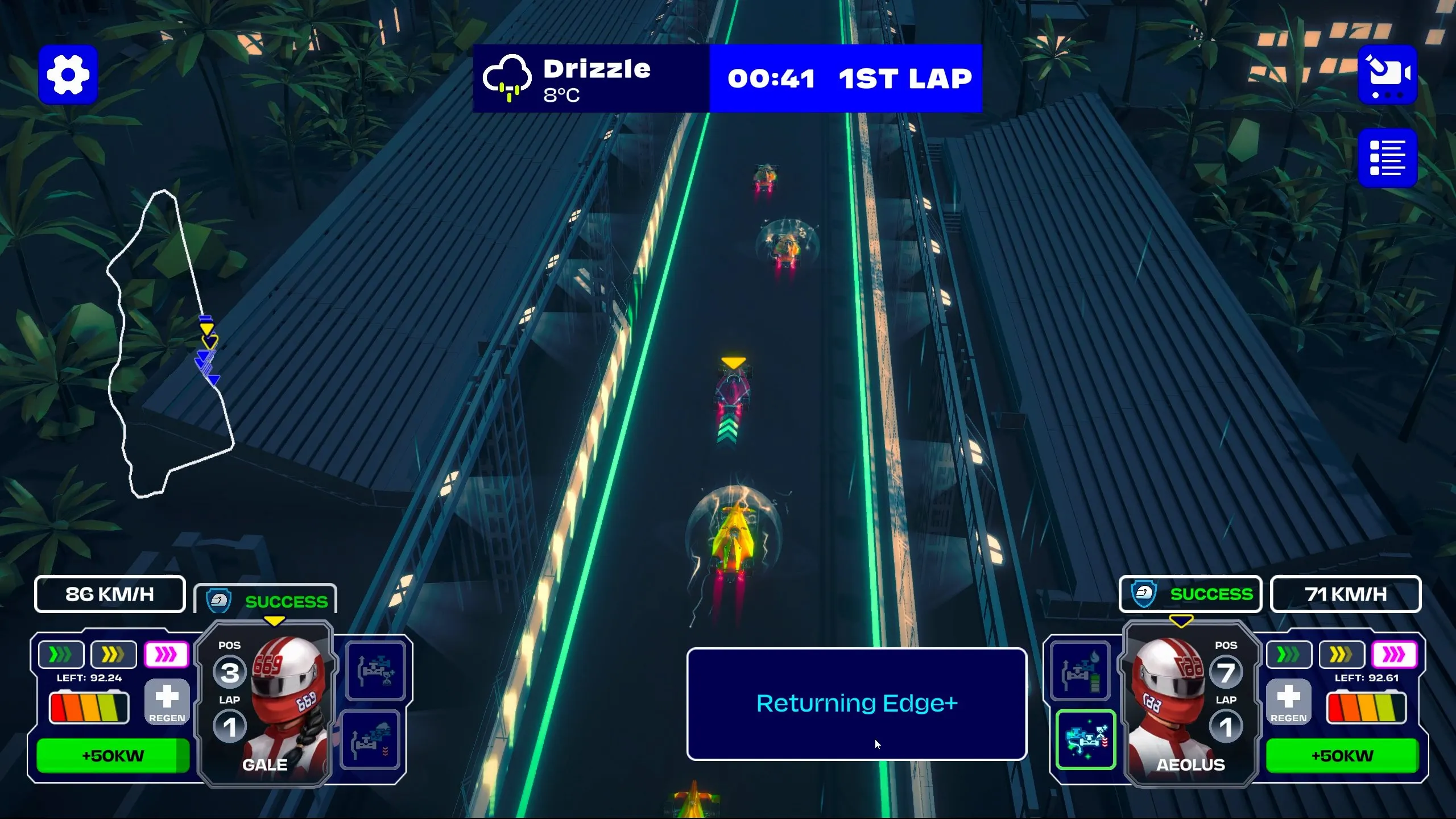Boost Aeolus with the +50KW button
The image size is (1456, 819).
pos(1342,755)
